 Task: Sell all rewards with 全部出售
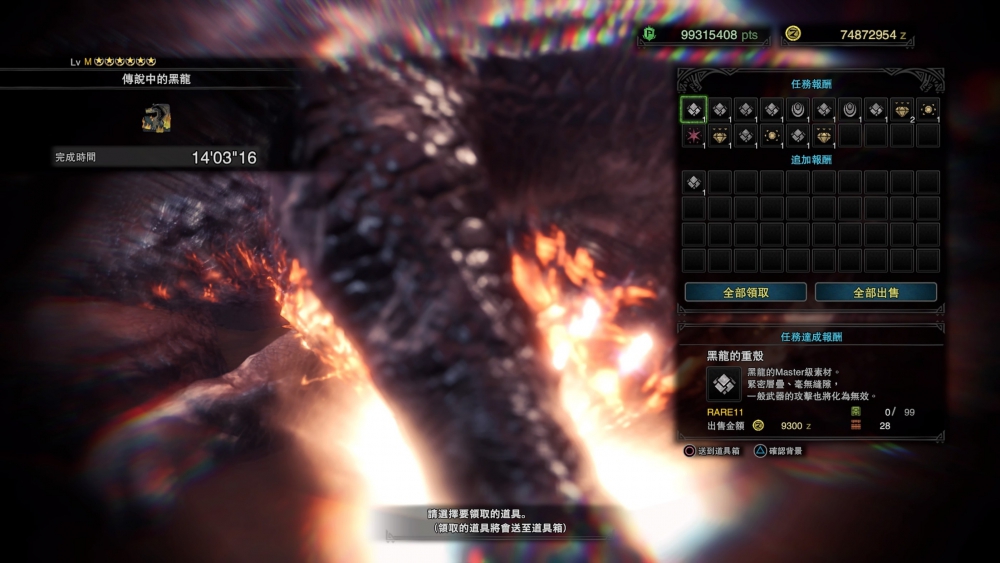876,292
